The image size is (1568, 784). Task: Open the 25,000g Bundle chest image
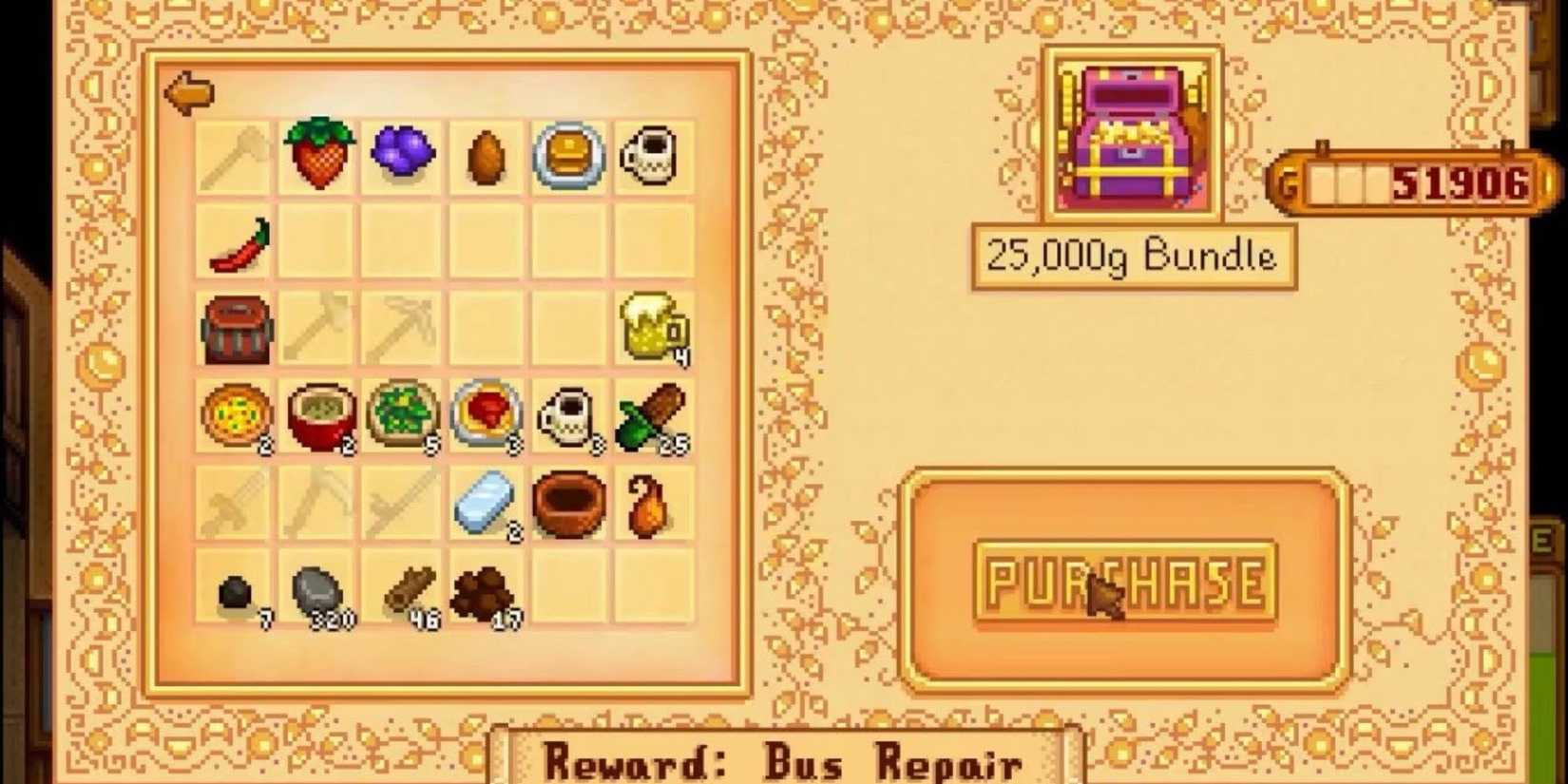[1131, 133]
